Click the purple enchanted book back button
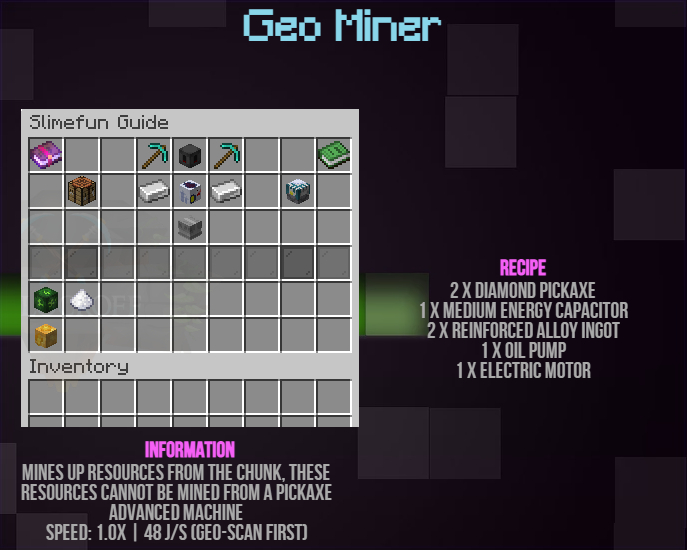The image size is (687, 550). point(46,156)
